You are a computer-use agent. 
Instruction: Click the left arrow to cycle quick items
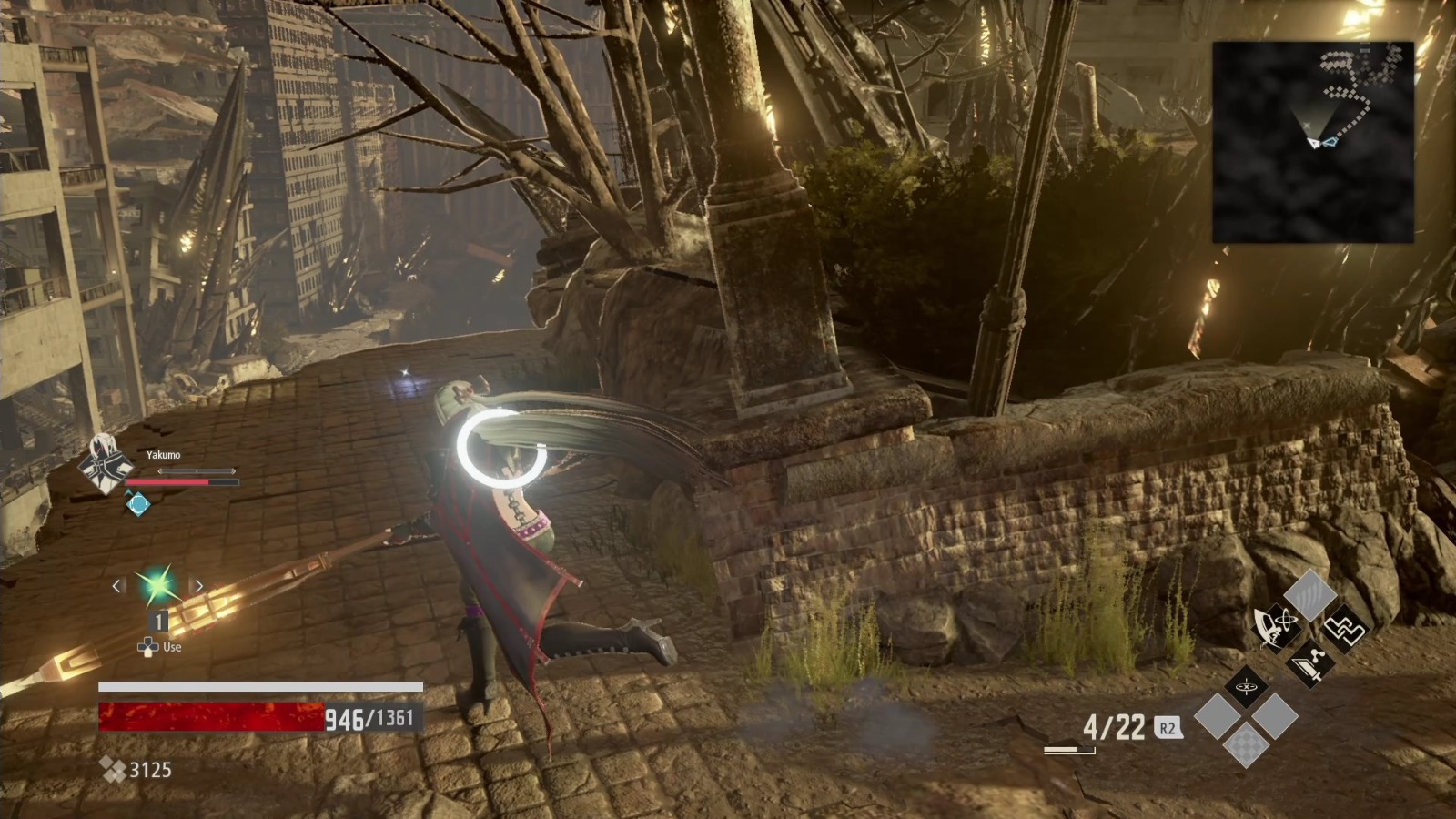[x=116, y=585]
